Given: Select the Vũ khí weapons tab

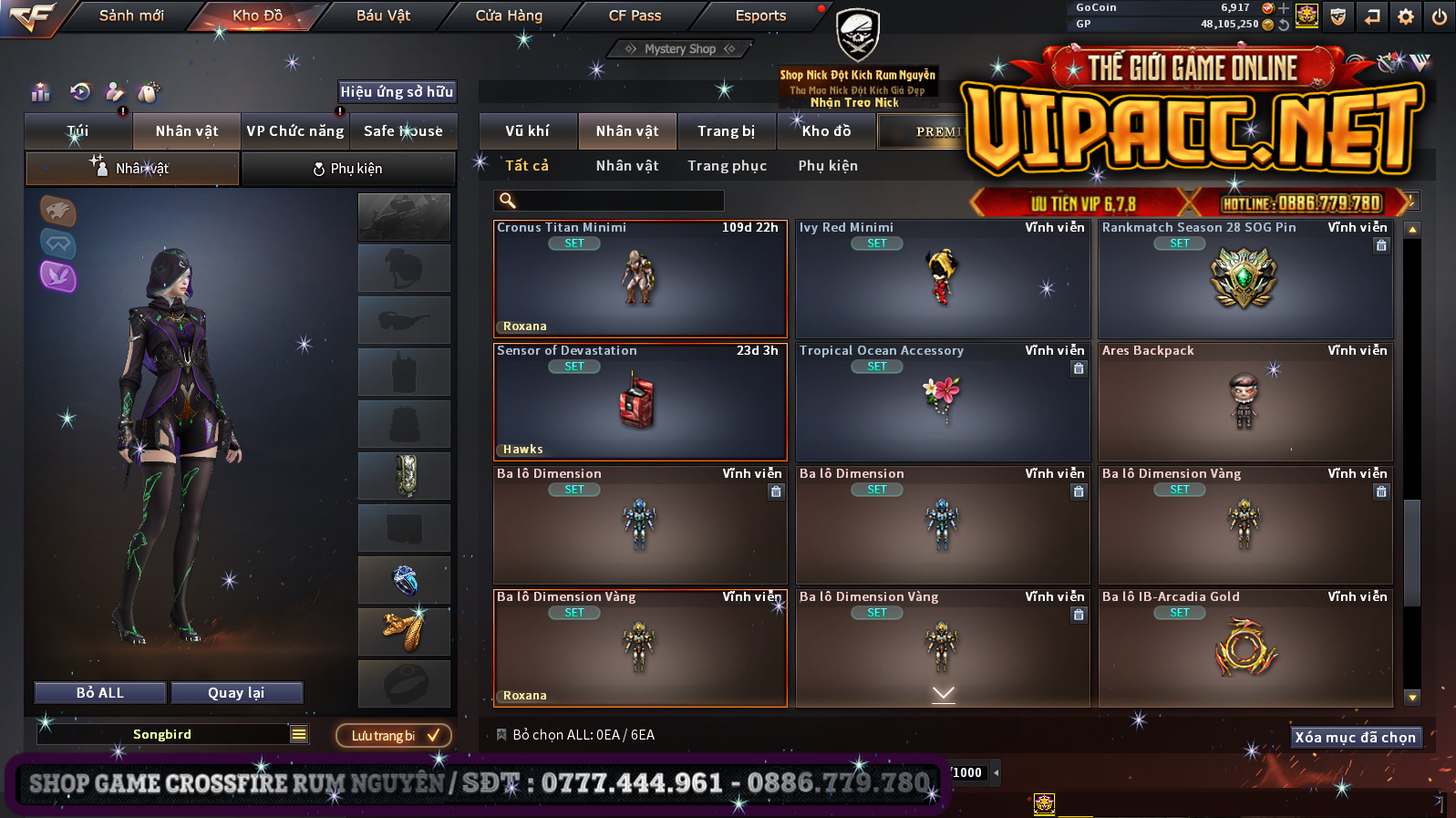Looking at the screenshot, I should coord(528,131).
